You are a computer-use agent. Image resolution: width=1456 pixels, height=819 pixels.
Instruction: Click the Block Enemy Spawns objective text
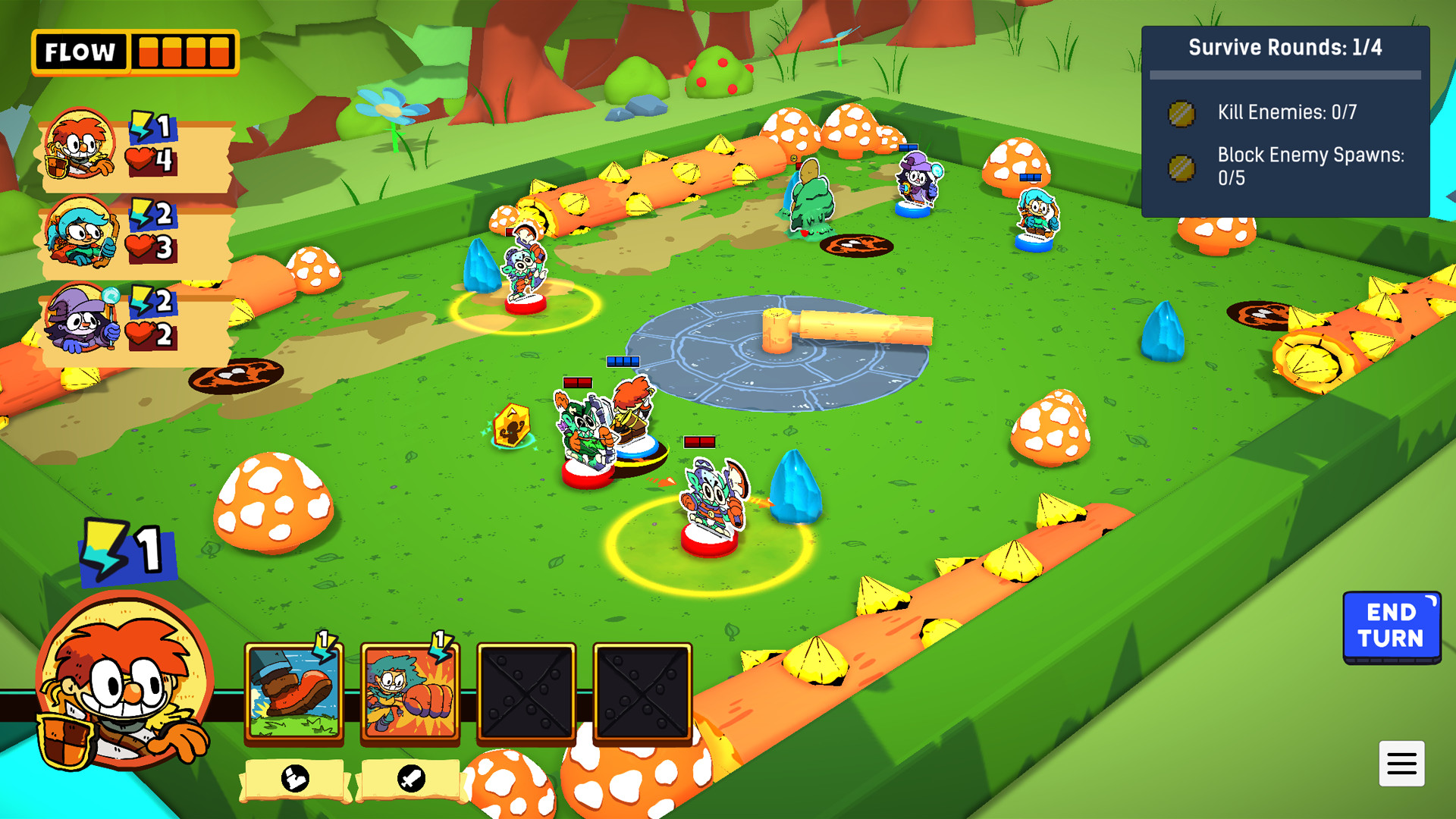(x=1312, y=165)
